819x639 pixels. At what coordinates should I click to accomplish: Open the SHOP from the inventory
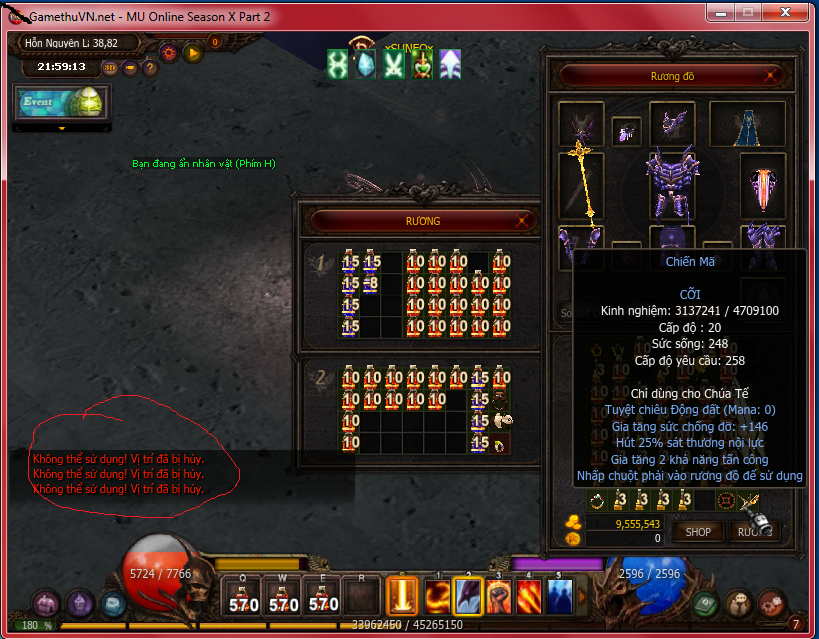(698, 532)
